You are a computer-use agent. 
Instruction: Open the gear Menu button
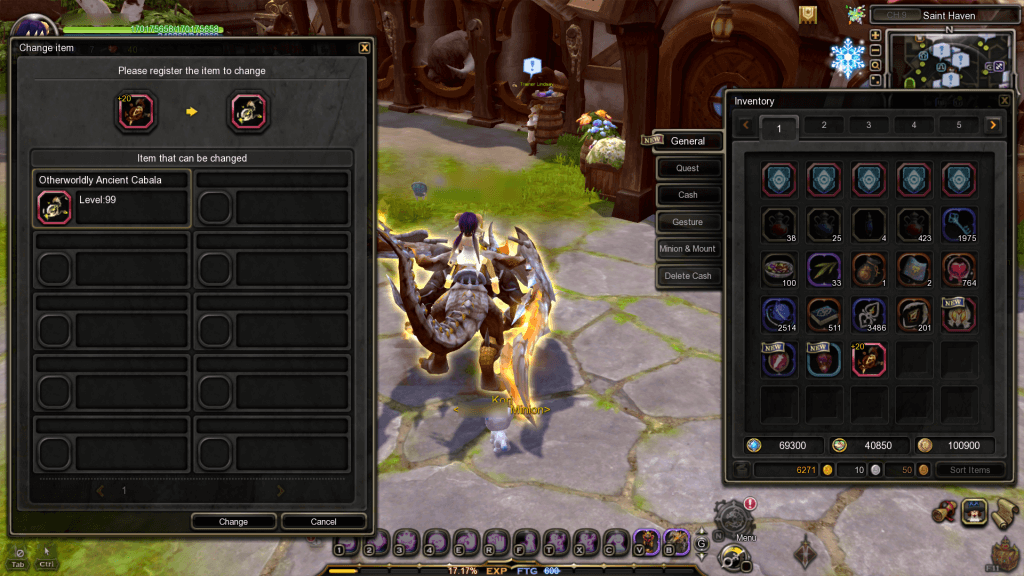click(x=734, y=520)
